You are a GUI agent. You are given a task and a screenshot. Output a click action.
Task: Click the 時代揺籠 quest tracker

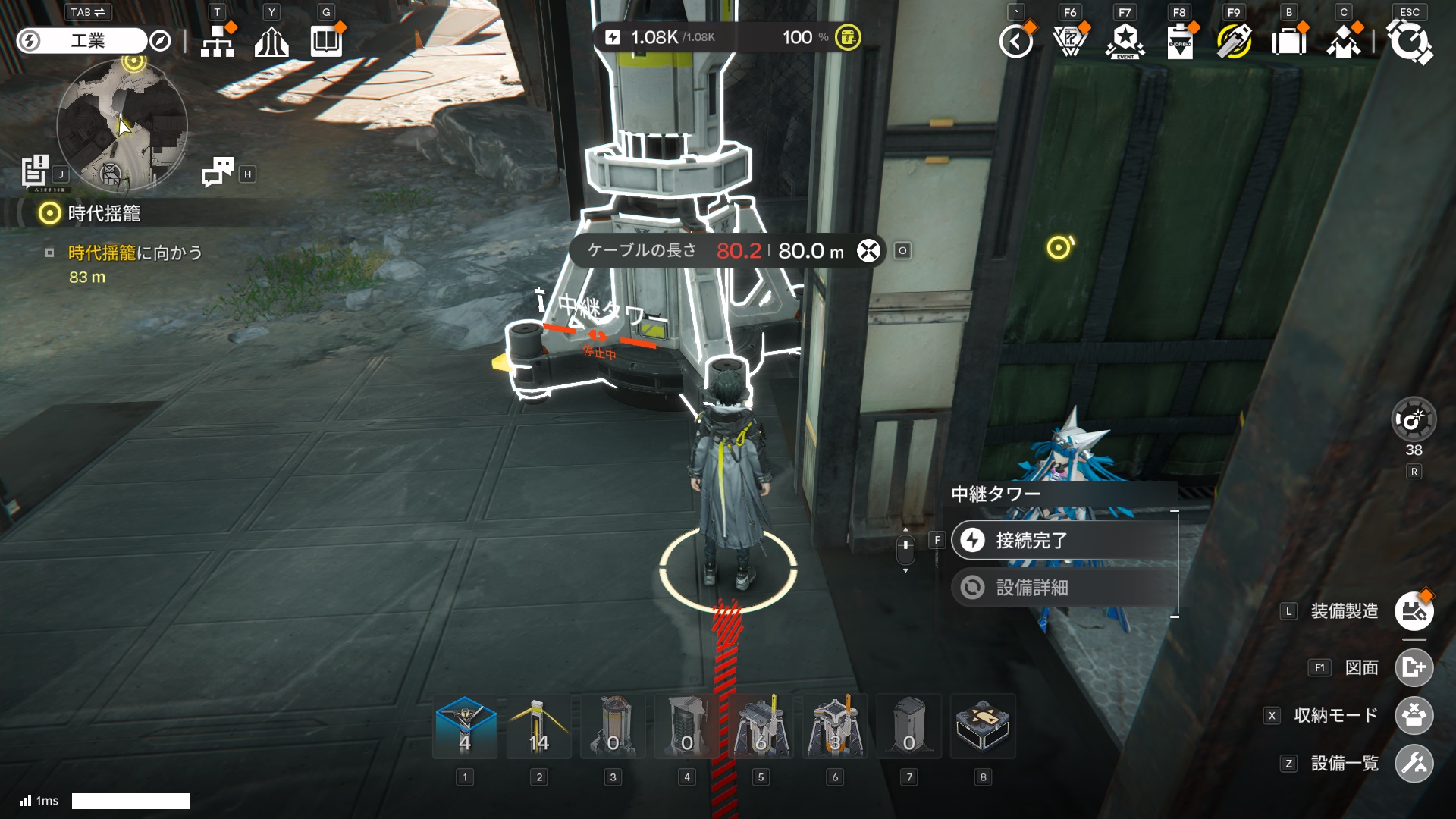pos(104,214)
